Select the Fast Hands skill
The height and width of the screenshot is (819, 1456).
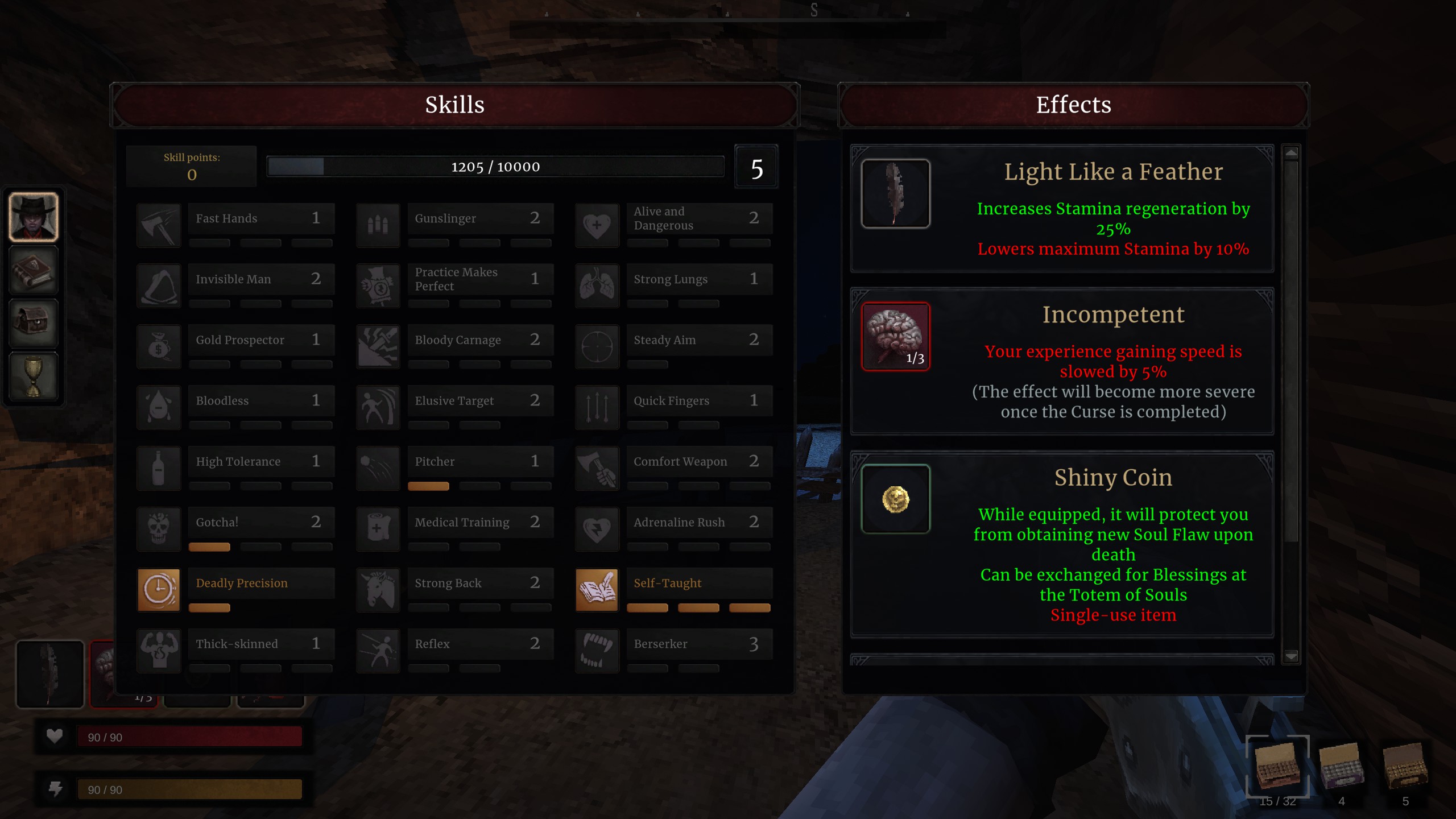[261, 218]
